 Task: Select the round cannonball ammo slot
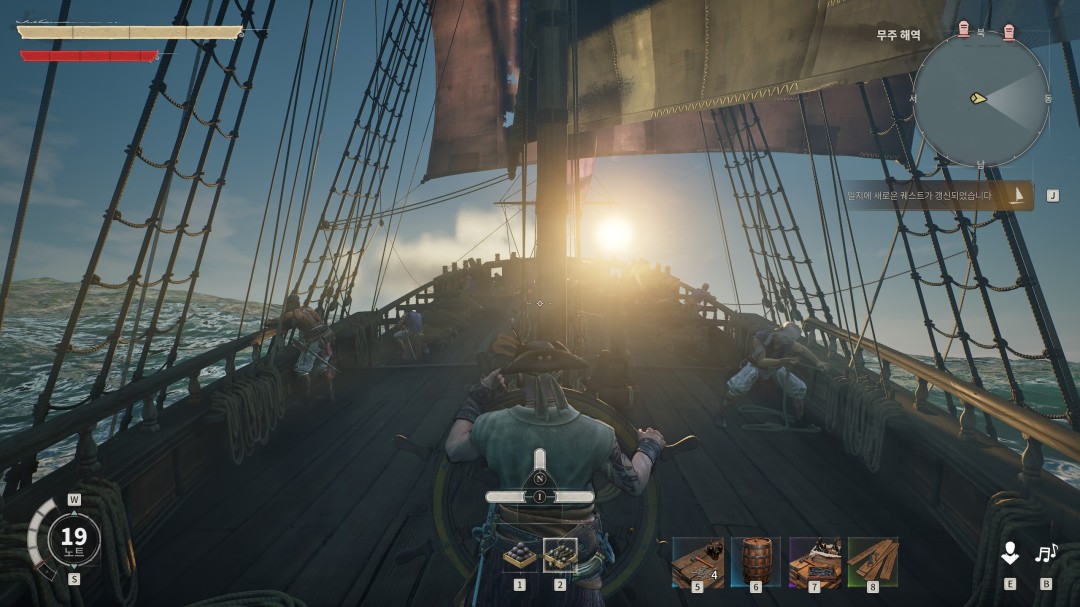pyautogui.click(x=519, y=556)
